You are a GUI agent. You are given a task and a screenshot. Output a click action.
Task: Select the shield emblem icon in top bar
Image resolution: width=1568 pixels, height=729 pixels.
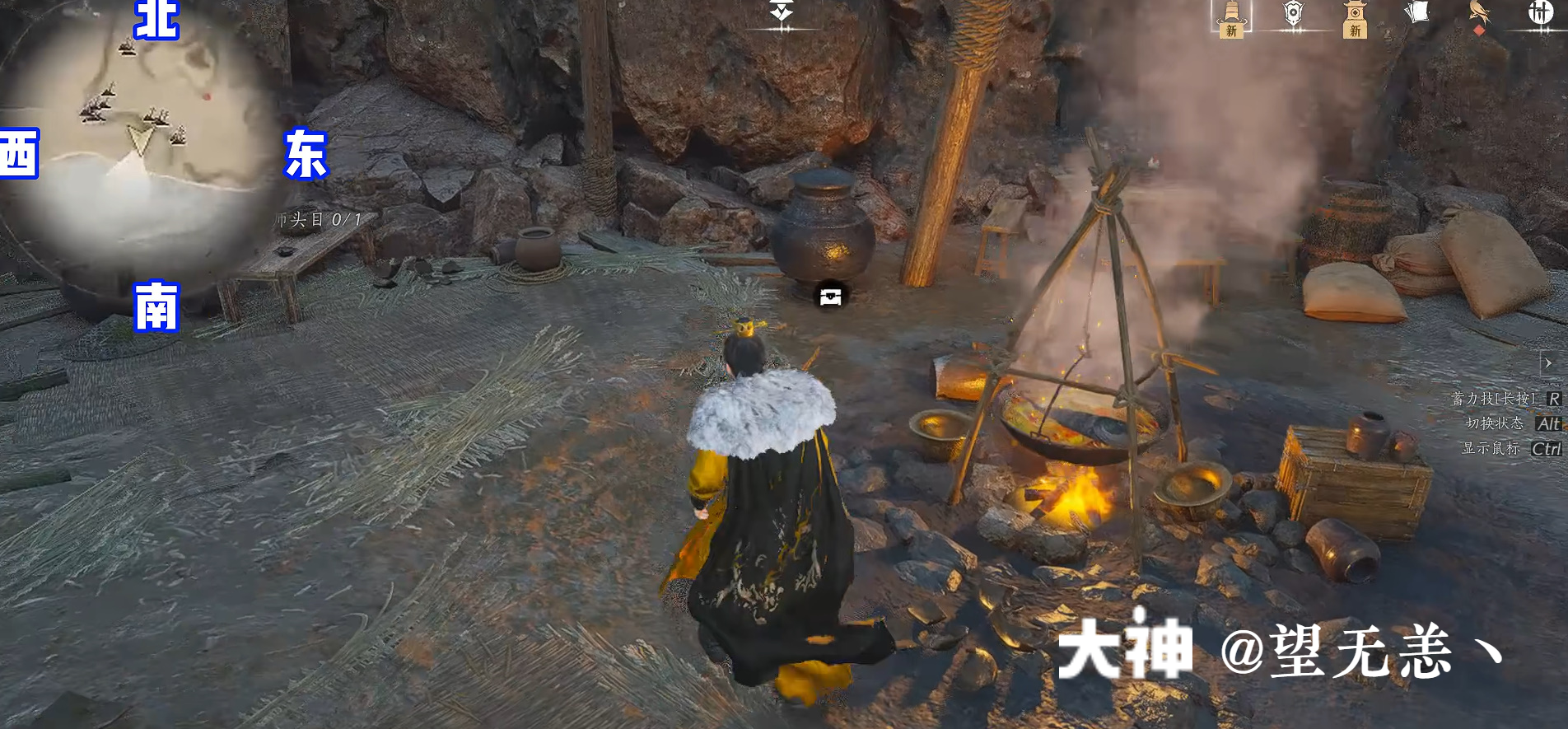[1294, 12]
